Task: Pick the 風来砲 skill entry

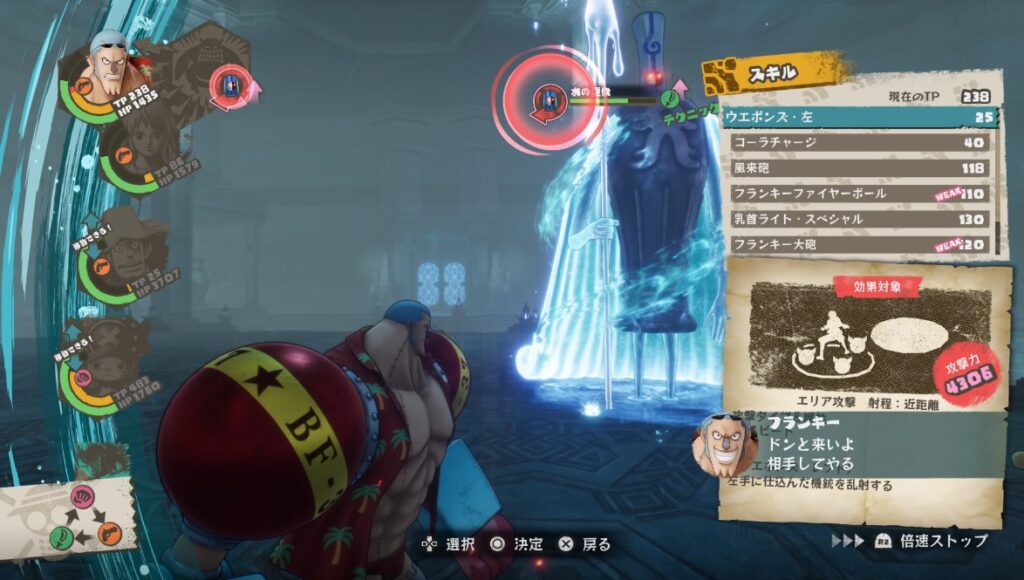Action: point(856,168)
